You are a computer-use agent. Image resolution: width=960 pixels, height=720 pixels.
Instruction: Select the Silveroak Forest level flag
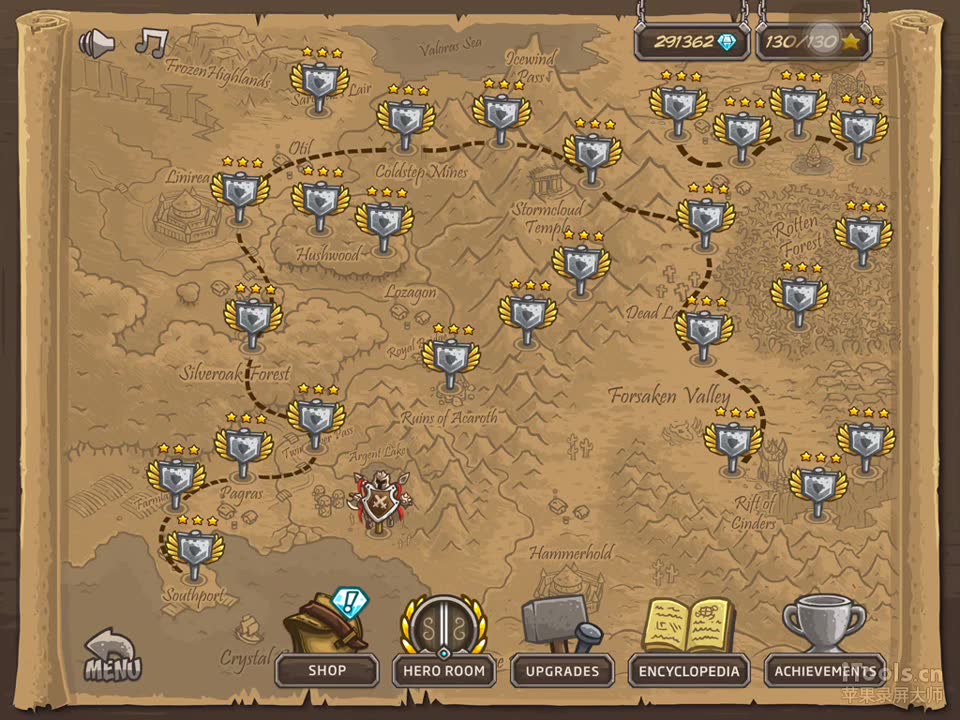pos(252,317)
